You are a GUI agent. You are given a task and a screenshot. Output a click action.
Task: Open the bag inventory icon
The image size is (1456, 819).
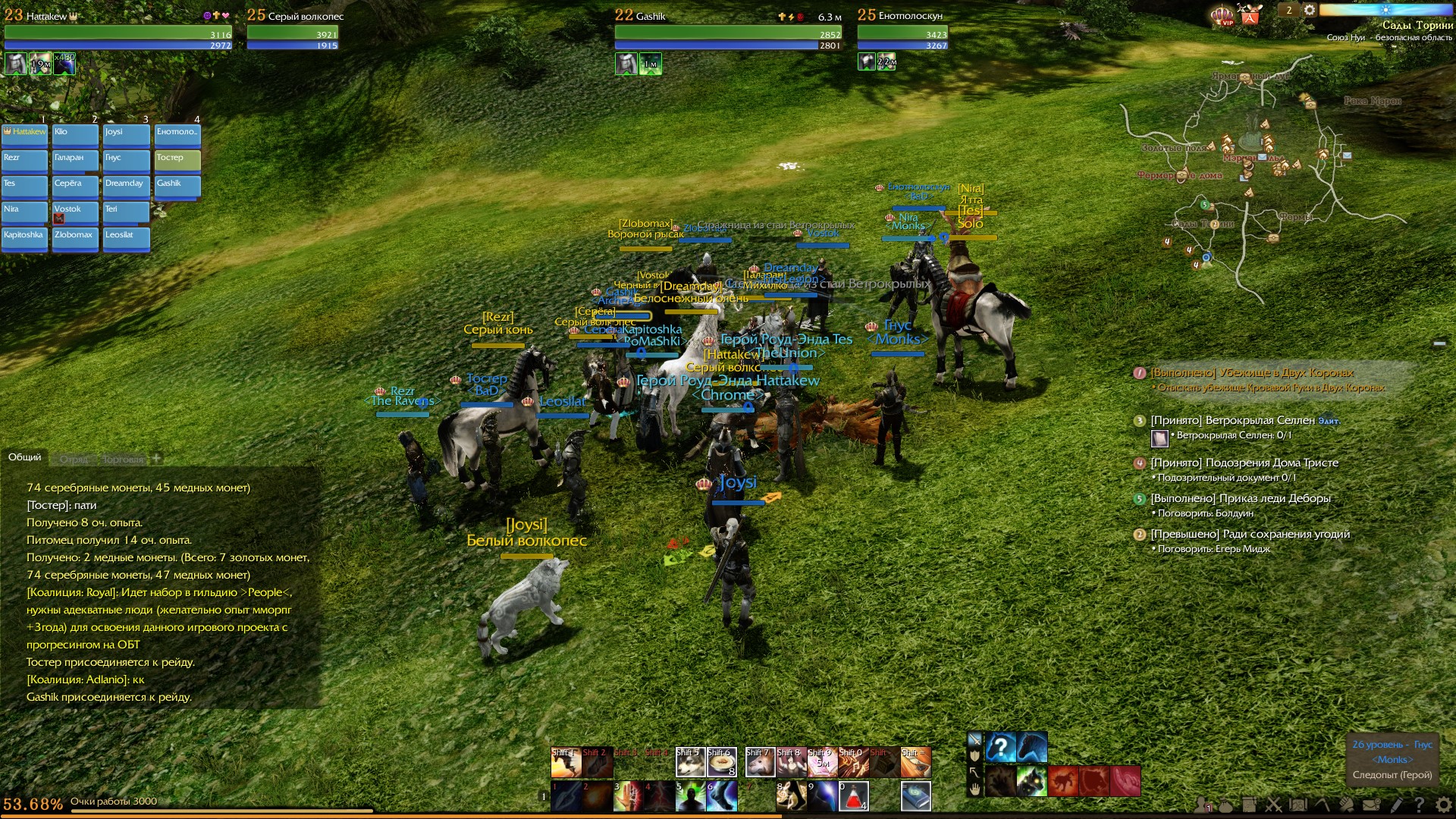point(1224,805)
